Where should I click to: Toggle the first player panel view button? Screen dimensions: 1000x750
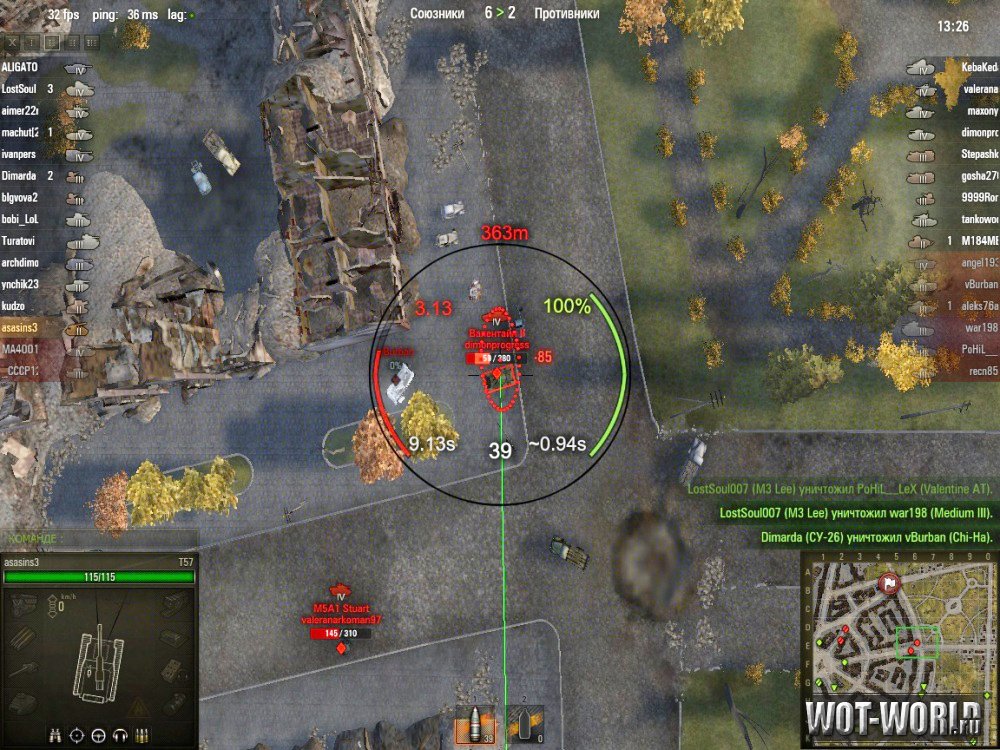tap(14, 43)
